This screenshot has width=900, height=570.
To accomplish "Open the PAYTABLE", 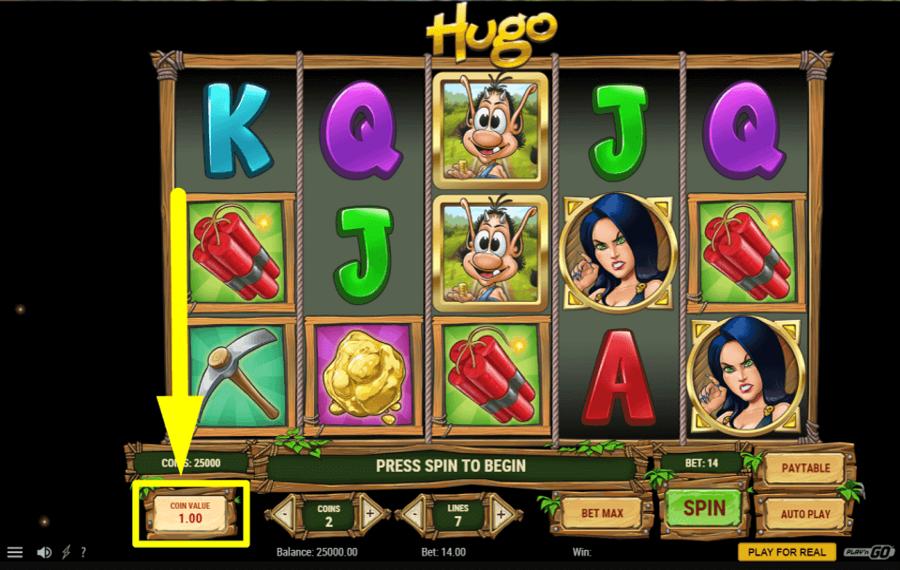I will [806, 467].
